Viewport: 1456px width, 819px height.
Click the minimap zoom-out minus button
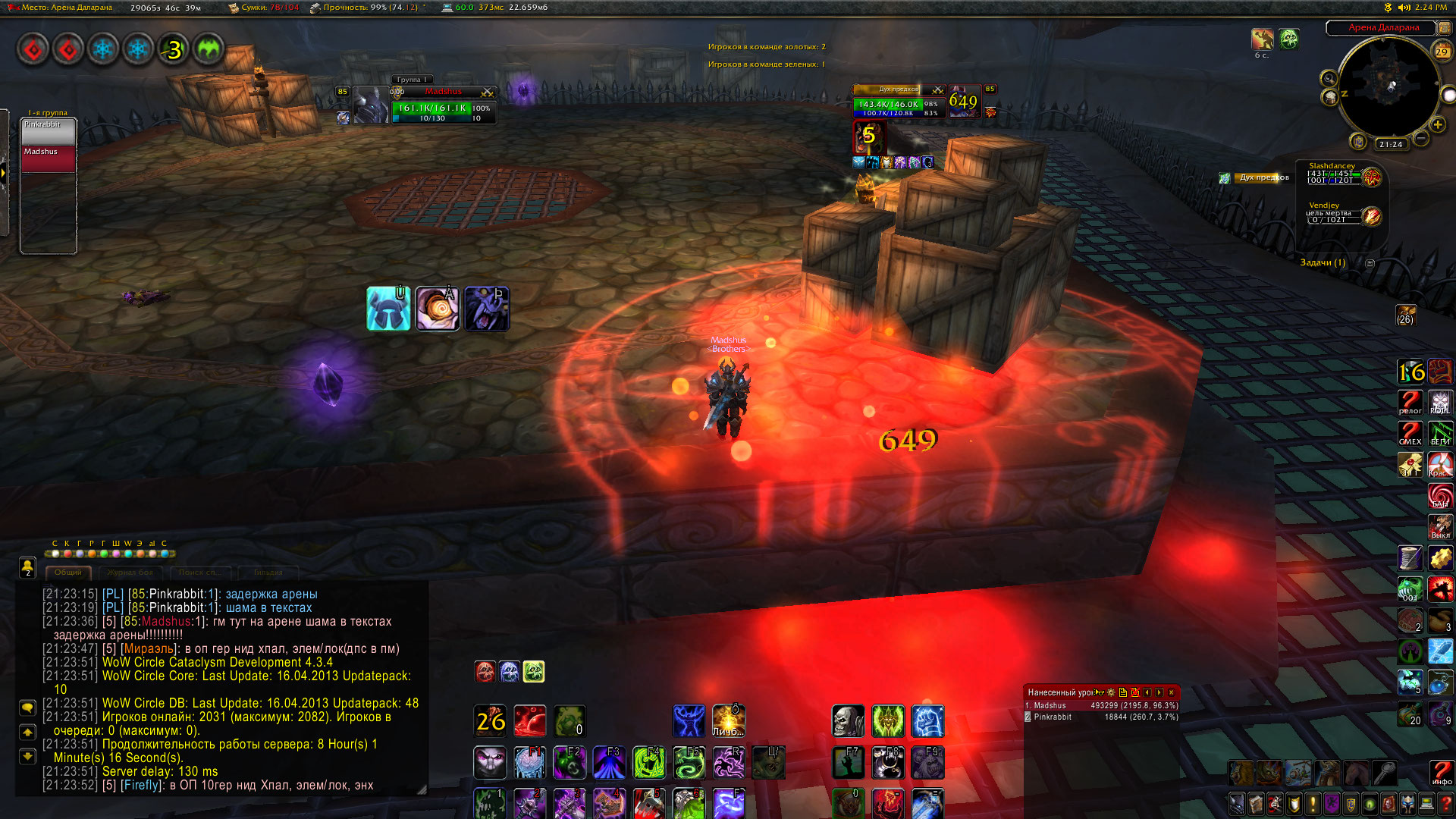tap(1421, 138)
